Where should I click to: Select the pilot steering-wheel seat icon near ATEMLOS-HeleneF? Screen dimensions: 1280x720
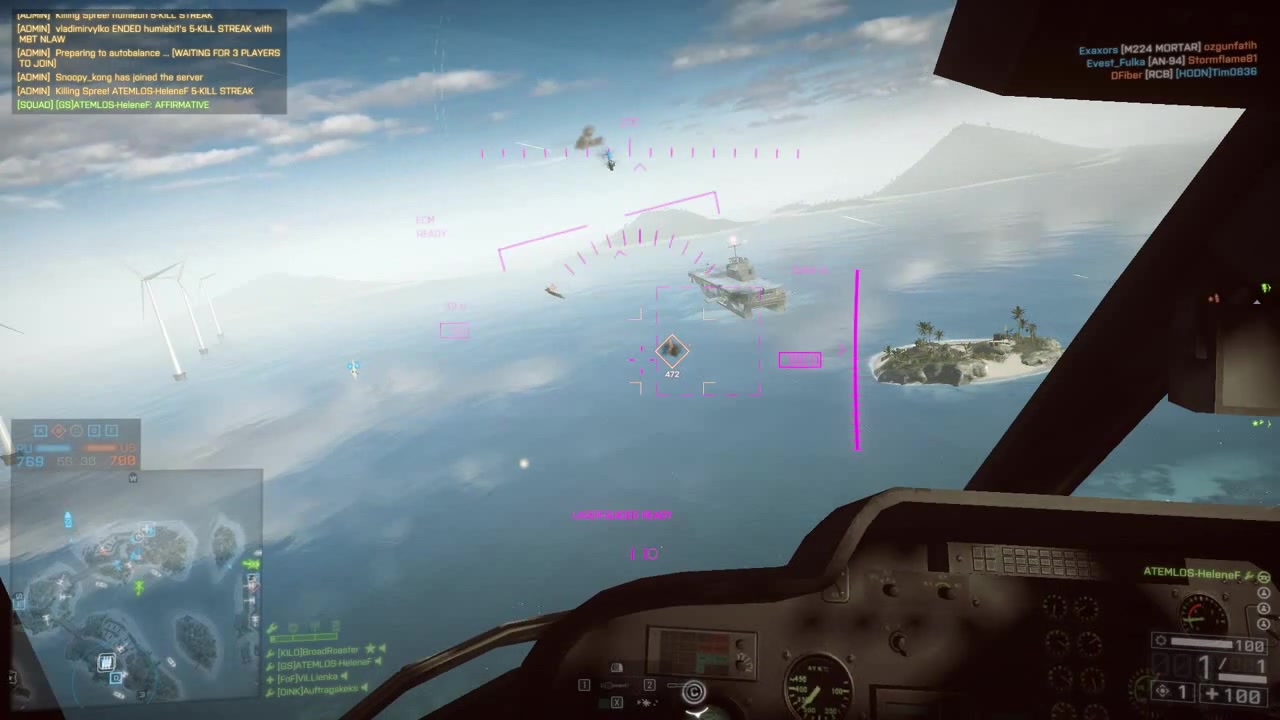pos(1263,578)
